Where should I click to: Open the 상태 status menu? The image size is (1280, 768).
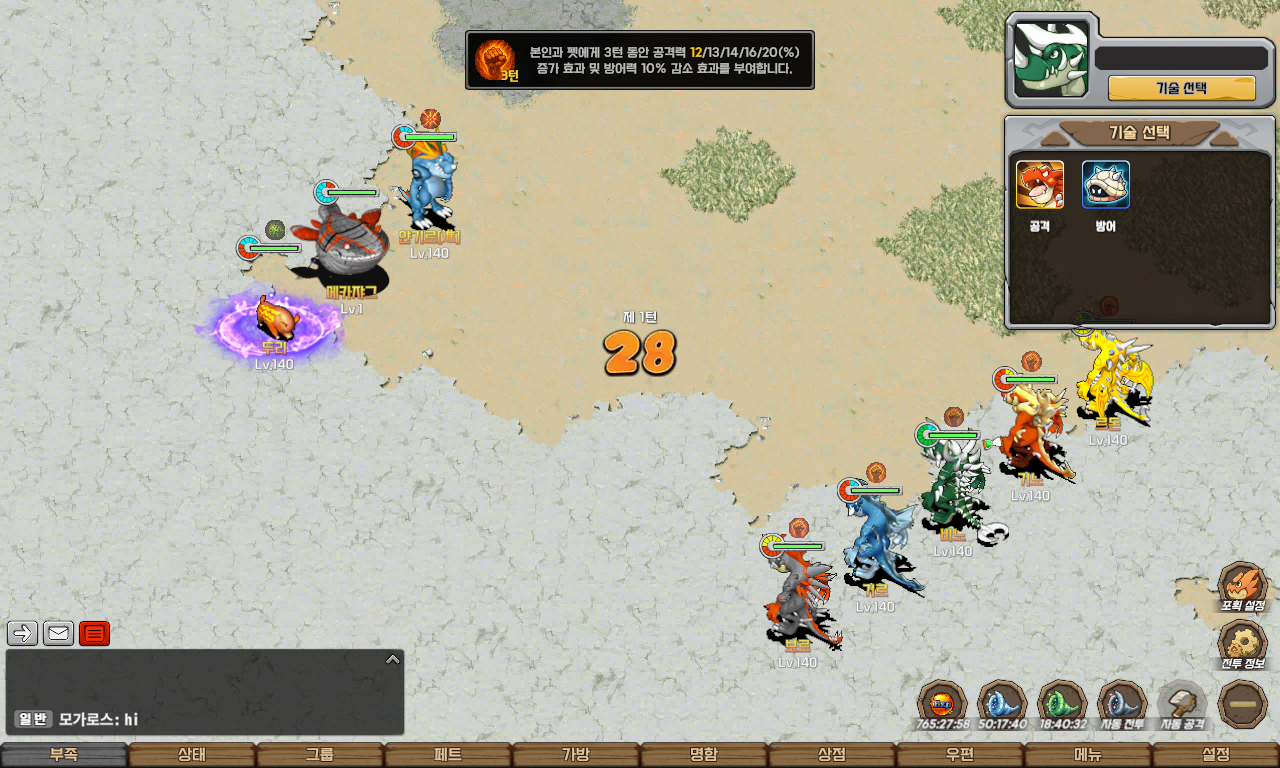(x=192, y=755)
